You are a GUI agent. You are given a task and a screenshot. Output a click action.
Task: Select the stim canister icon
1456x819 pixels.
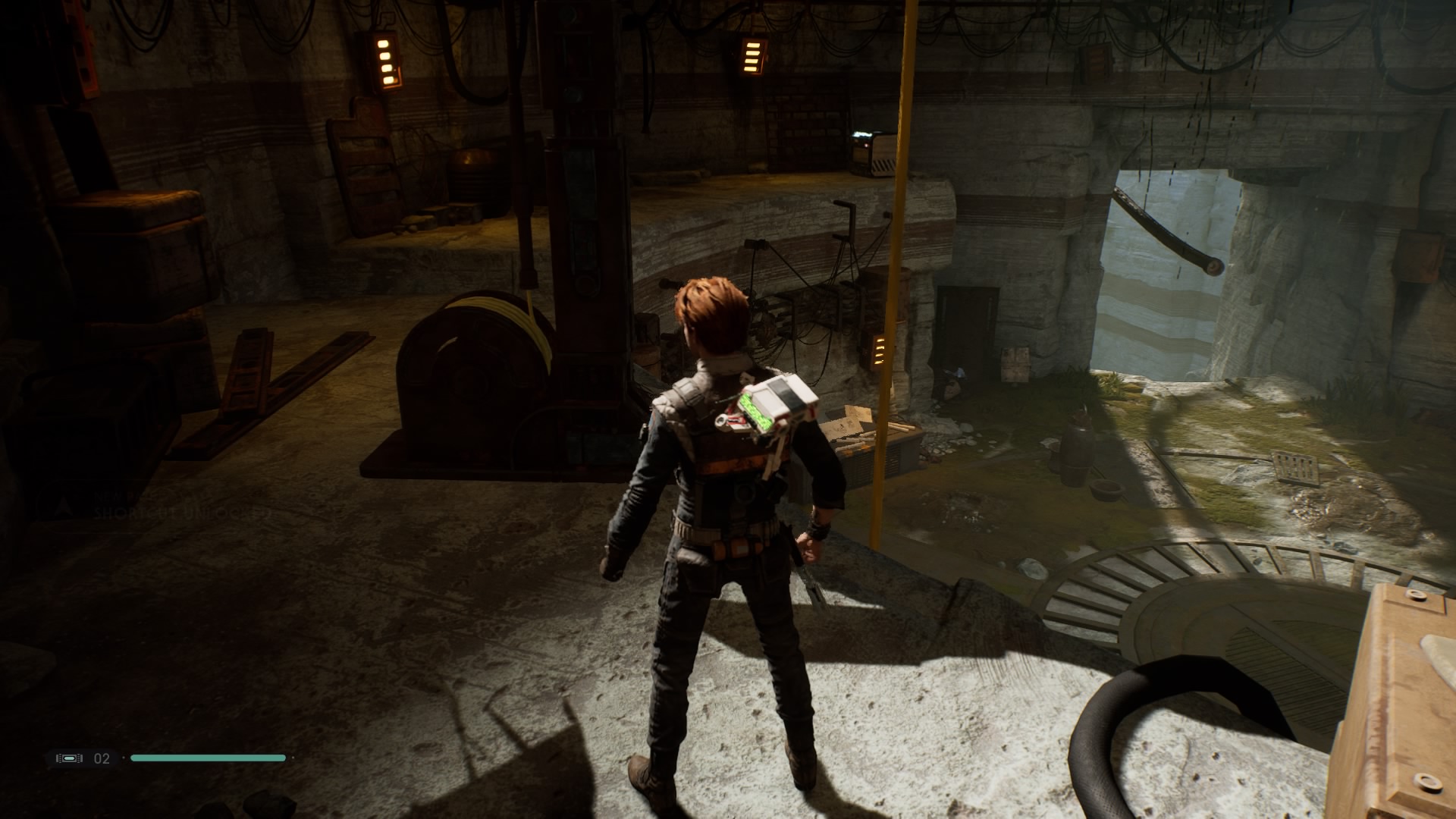[x=69, y=758]
